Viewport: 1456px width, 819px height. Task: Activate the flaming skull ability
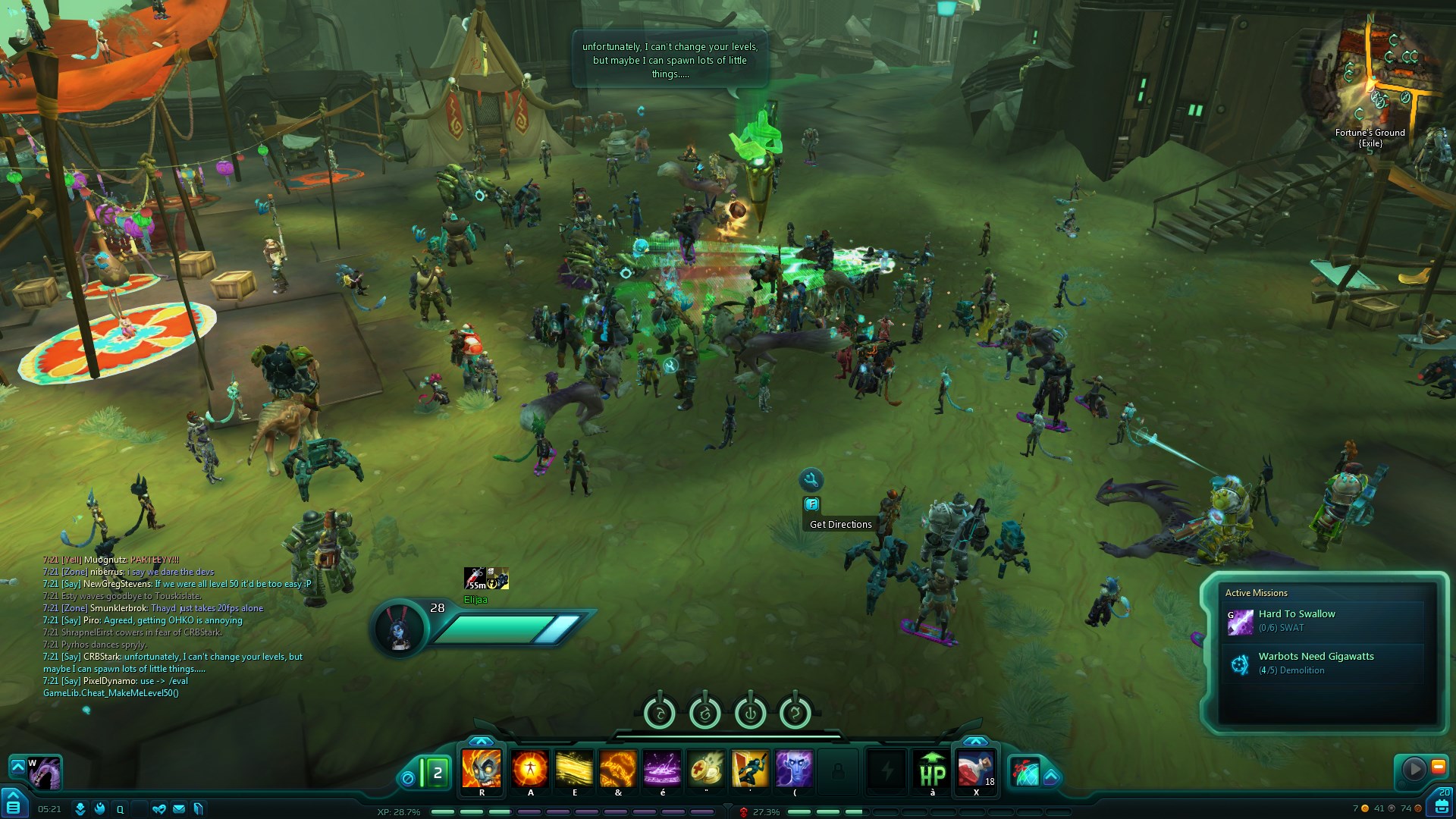pos(482,769)
